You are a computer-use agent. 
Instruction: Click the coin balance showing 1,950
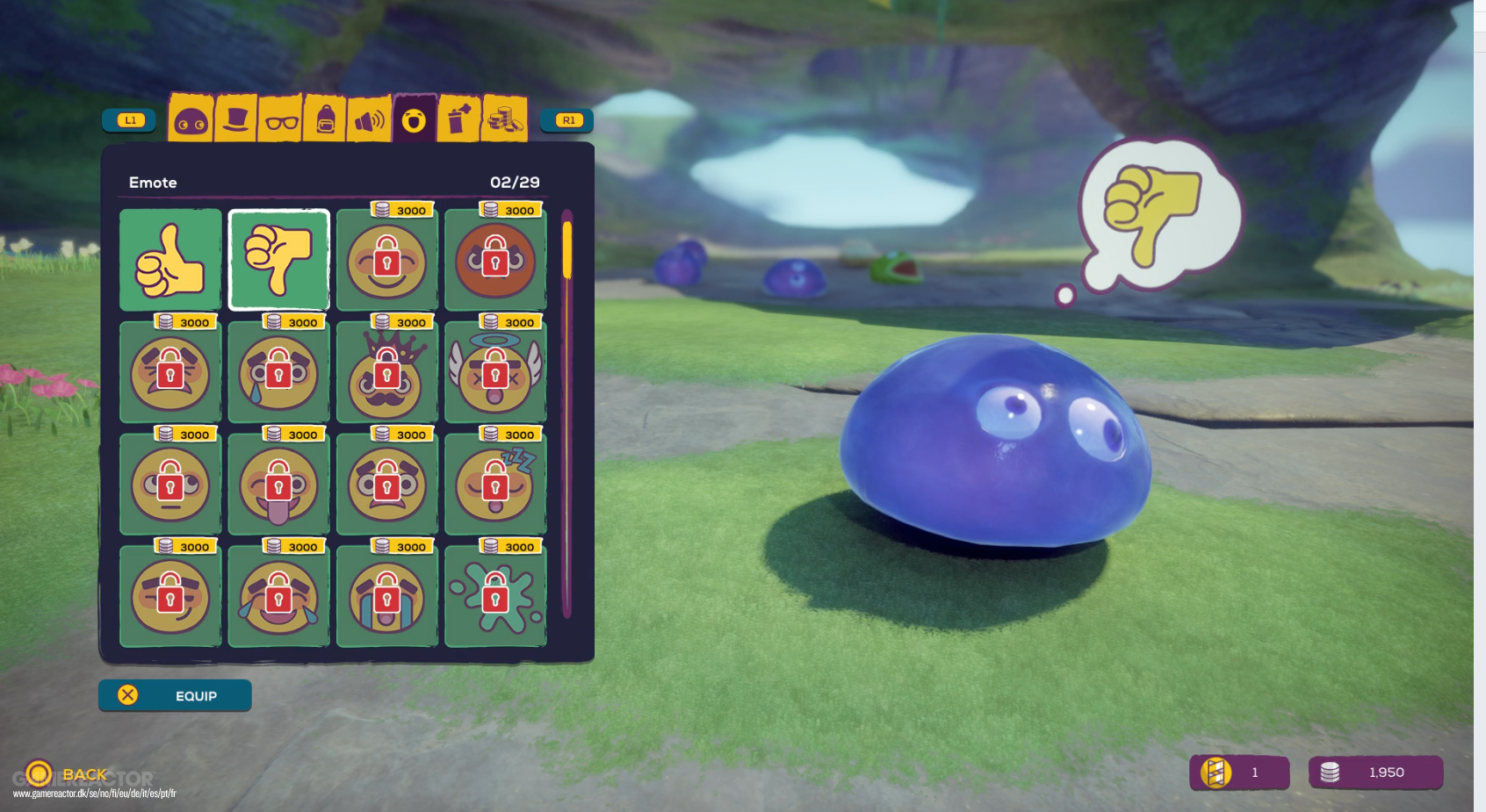(x=1376, y=772)
